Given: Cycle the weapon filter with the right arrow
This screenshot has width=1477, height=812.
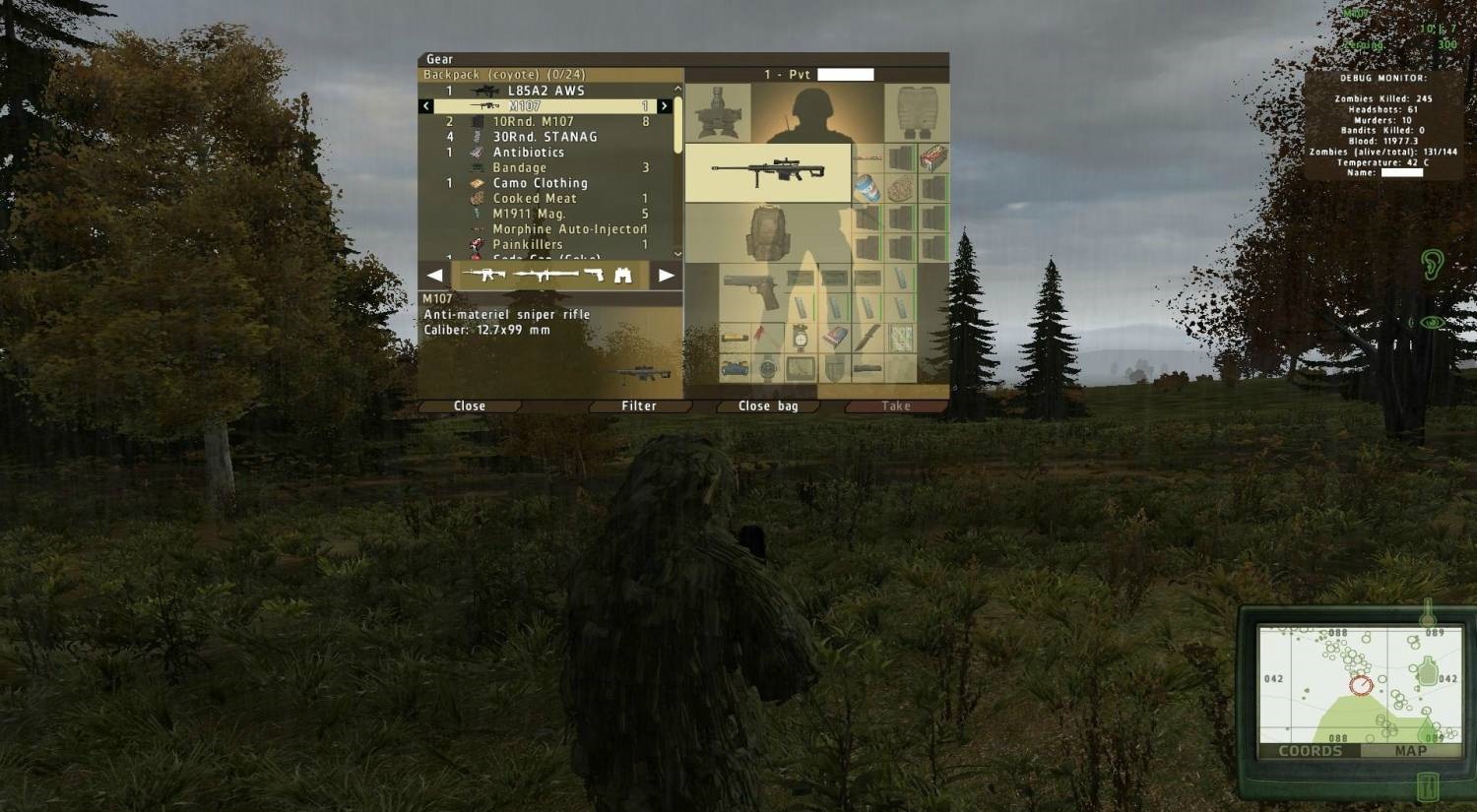Looking at the screenshot, I should (x=667, y=276).
